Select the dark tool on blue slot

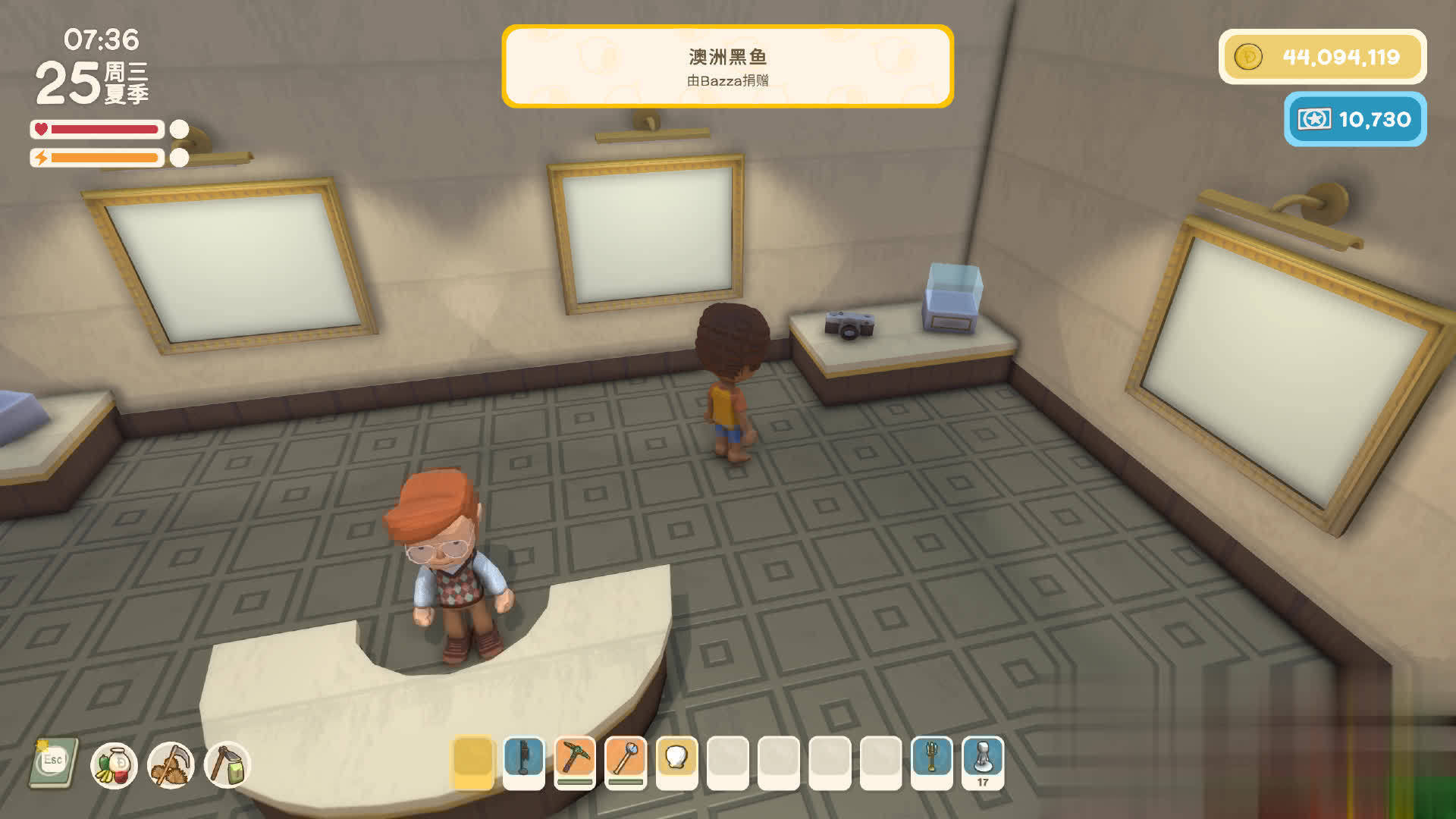[x=524, y=761]
